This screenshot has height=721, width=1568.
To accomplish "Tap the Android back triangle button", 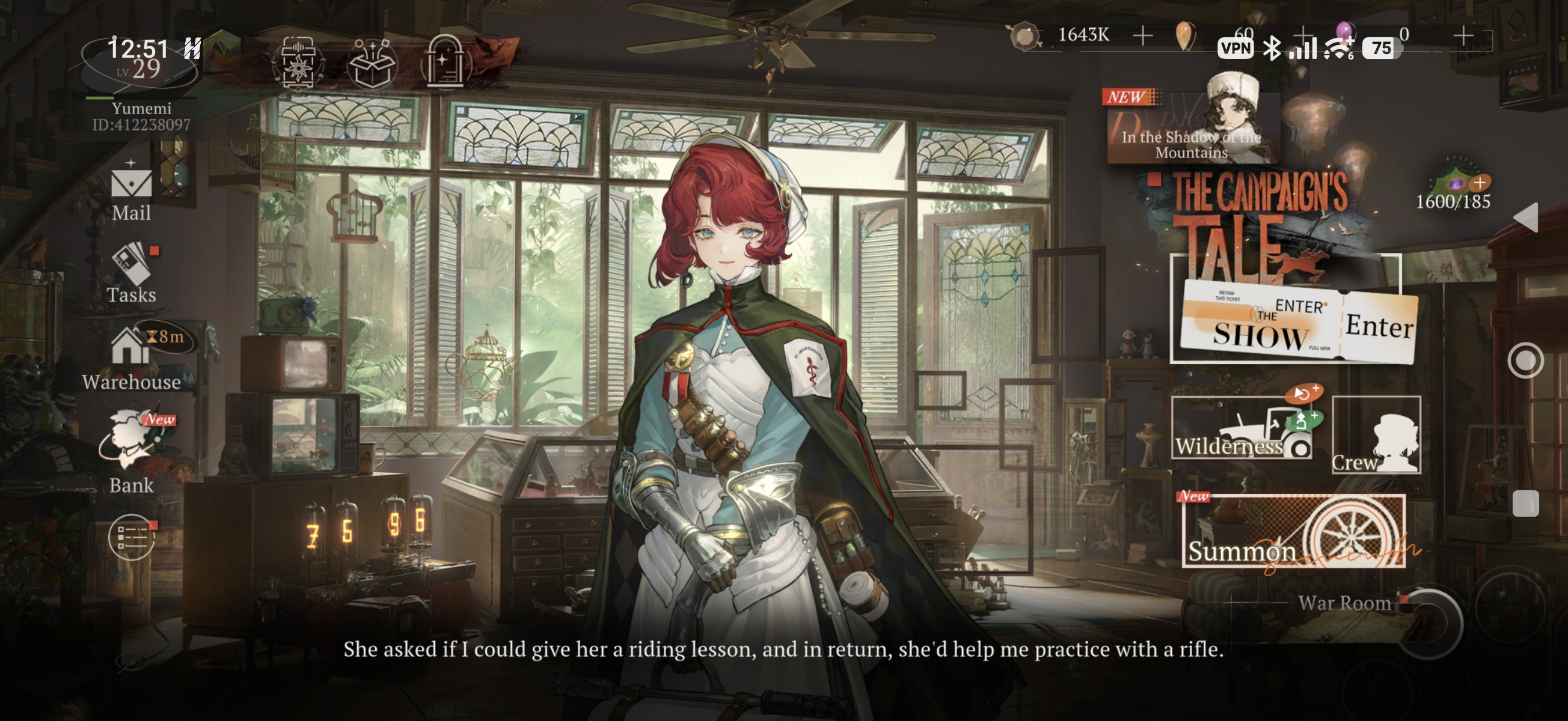I will click(1526, 218).
